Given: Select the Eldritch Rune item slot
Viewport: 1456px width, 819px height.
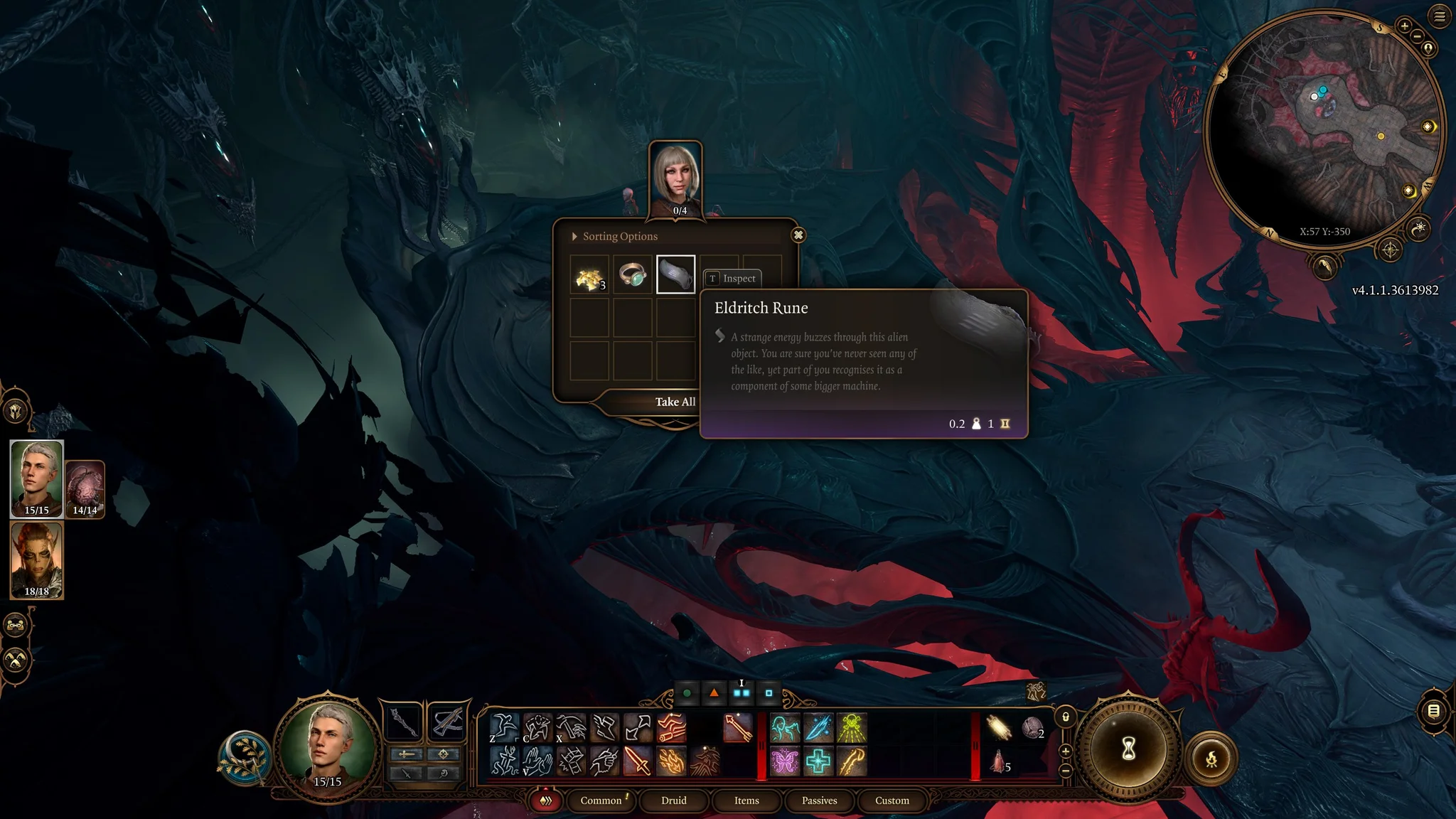Looking at the screenshot, I should [675, 274].
